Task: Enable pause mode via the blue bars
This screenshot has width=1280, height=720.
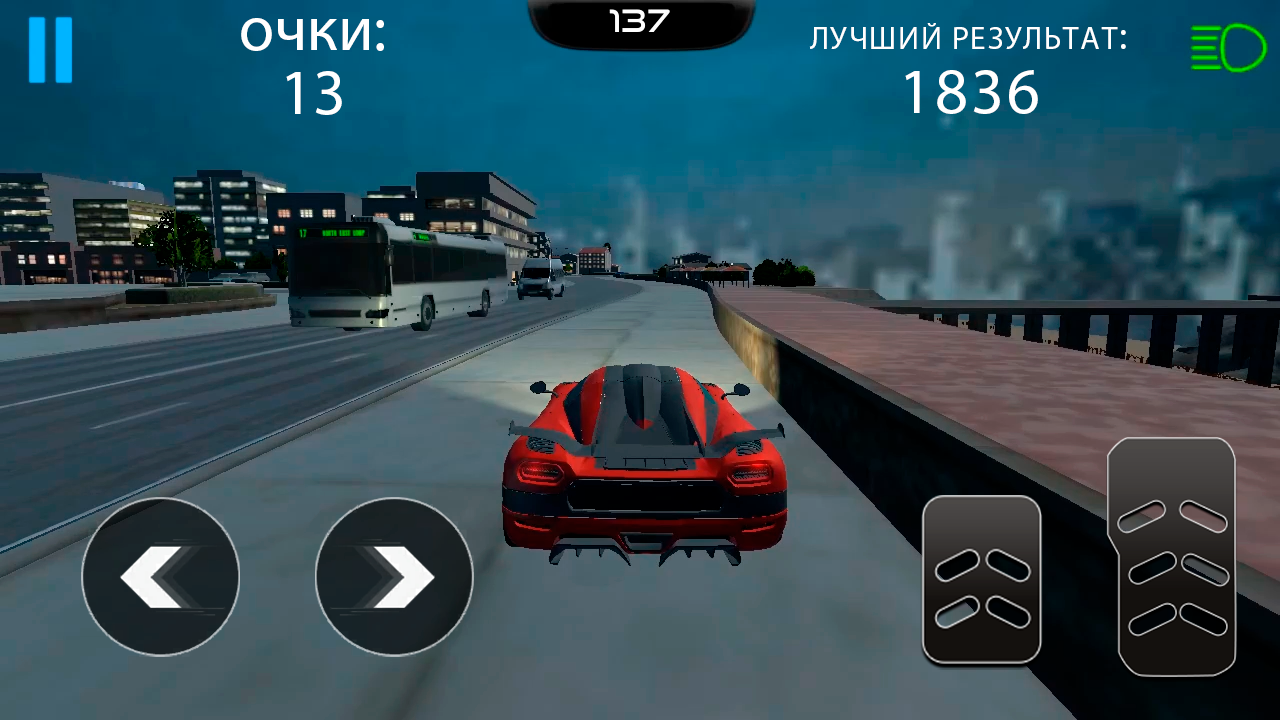Action: [51, 48]
